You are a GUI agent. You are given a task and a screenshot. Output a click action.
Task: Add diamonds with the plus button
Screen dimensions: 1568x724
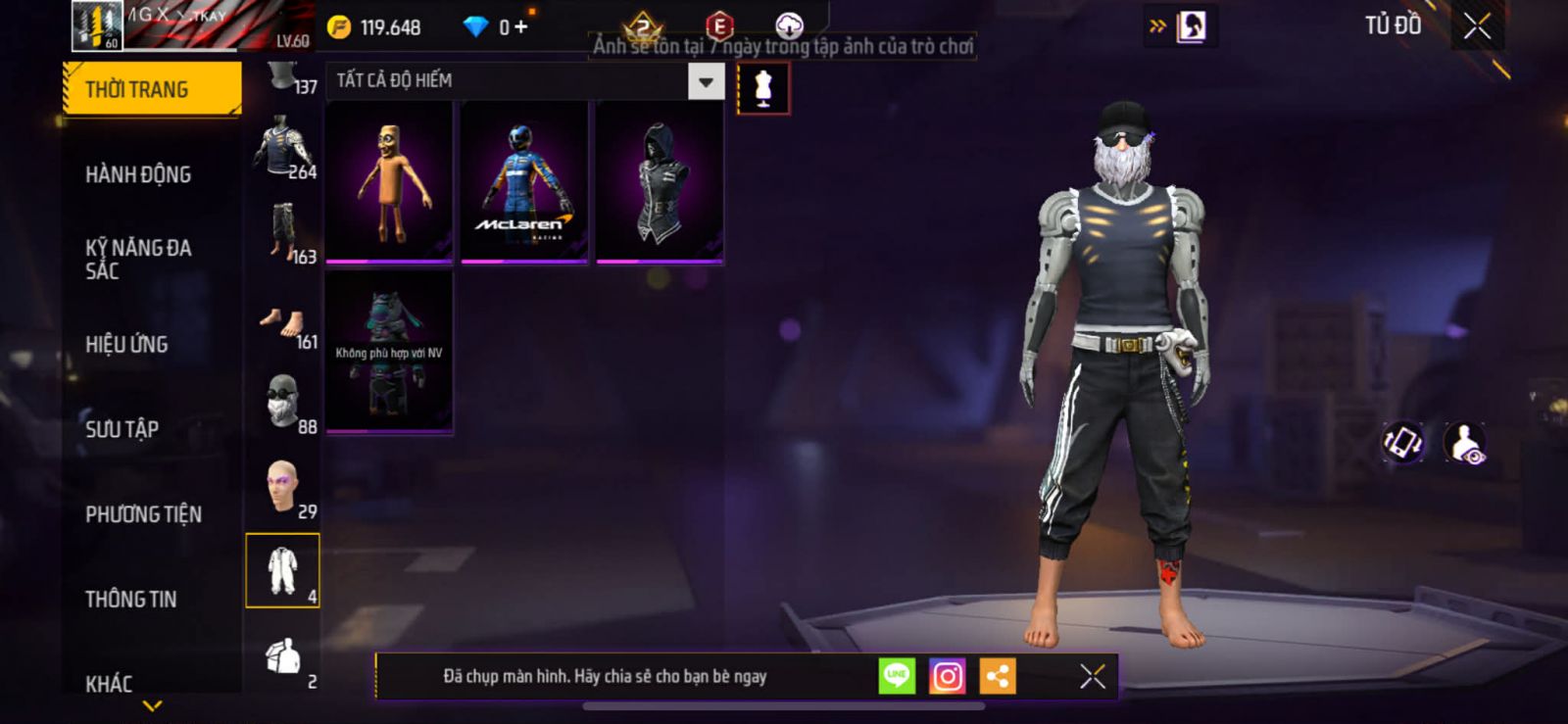tap(520, 27)
